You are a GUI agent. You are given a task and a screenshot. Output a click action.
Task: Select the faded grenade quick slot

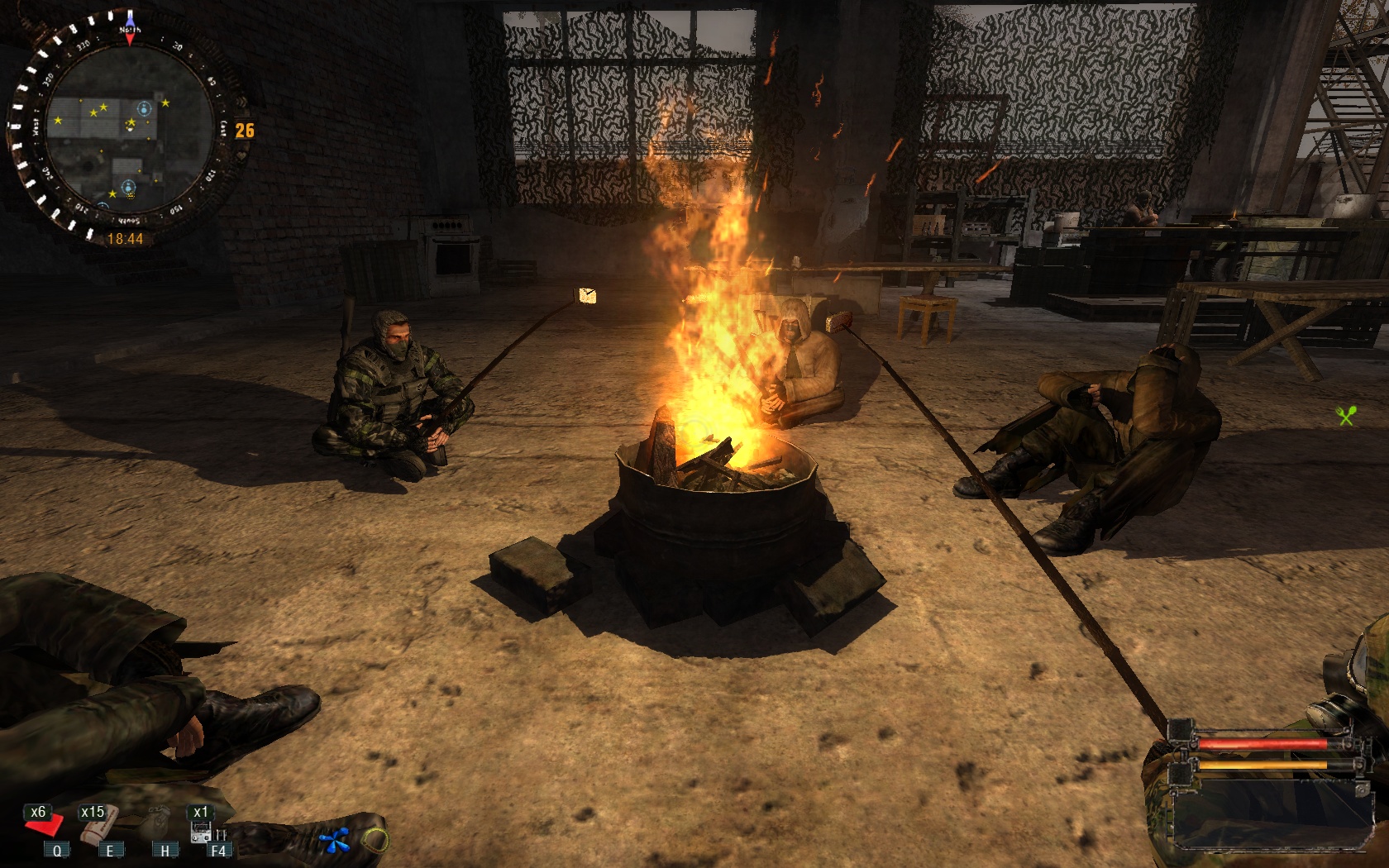159,823
